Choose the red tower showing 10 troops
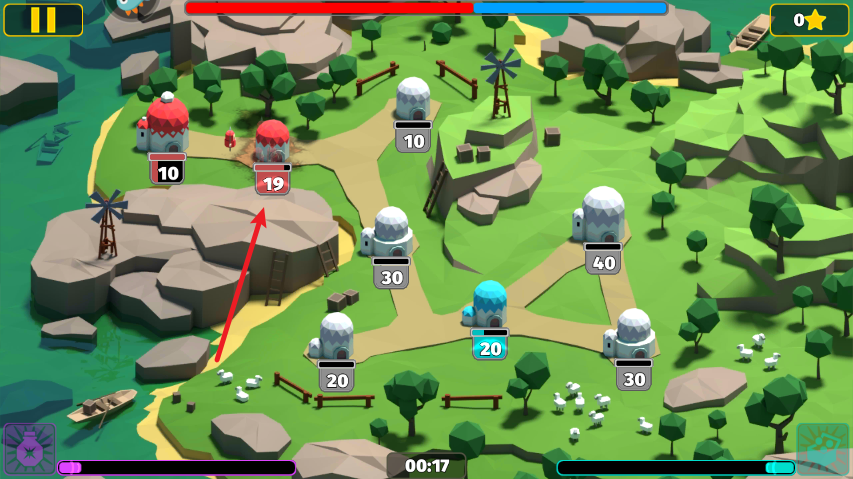853x479 pixels. click(x=167, y=128)
